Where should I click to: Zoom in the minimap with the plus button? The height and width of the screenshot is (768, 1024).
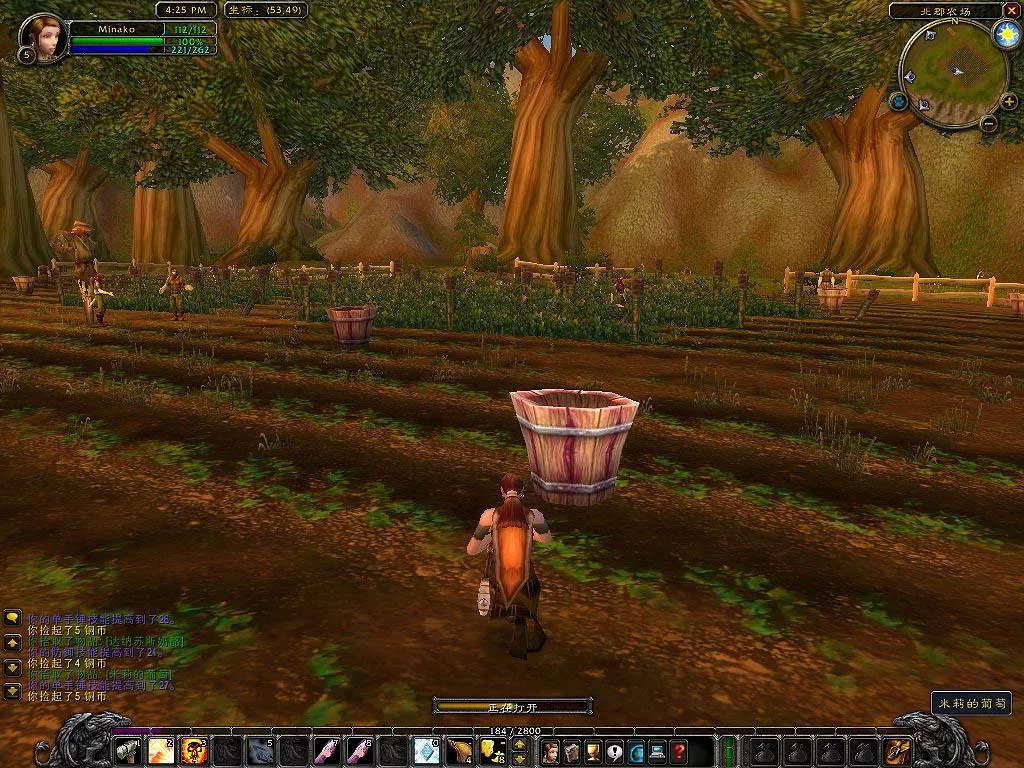(1010, 102)
